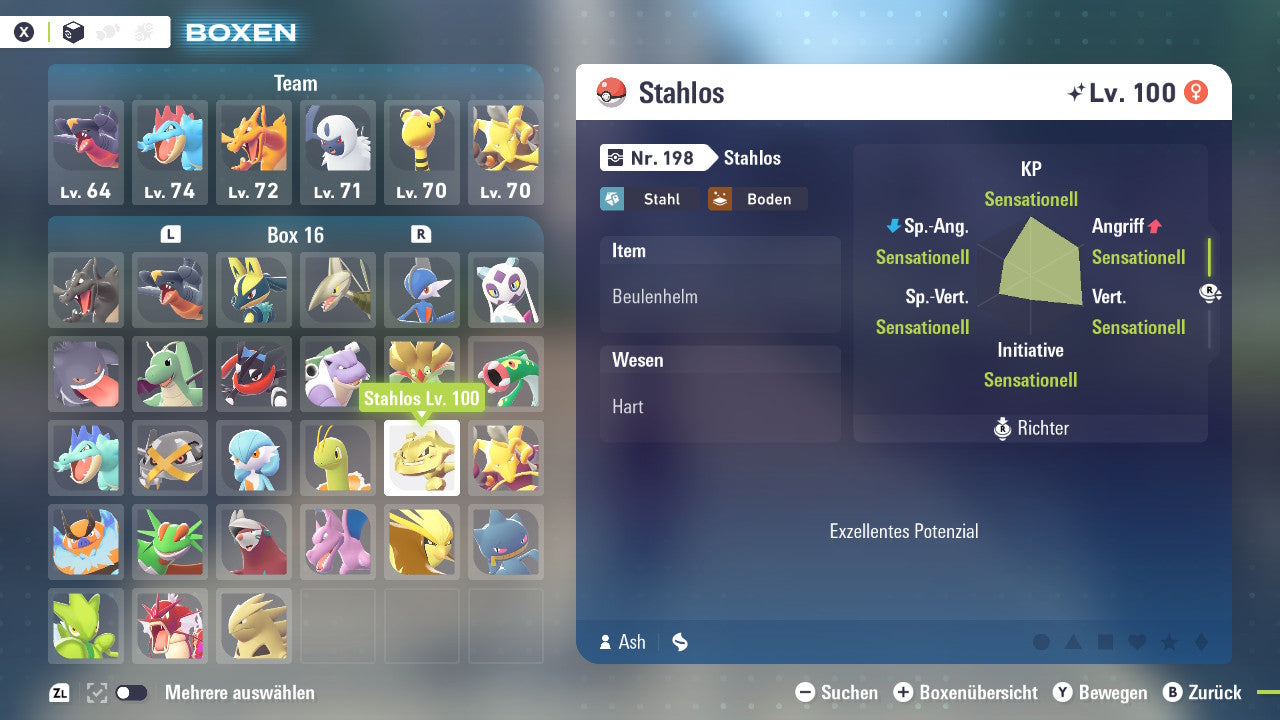Viewport: 1280px width, 720px height.
Task: Click the ZL button hint icon
Action: [57, 691]
